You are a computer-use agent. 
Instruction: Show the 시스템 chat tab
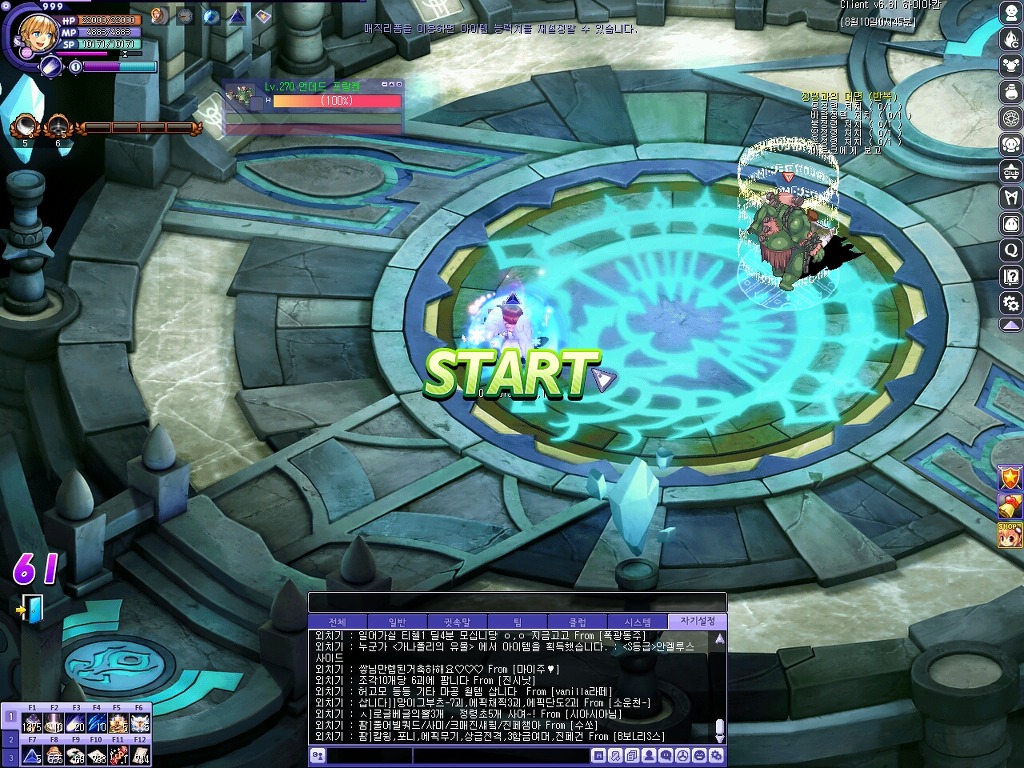tap(638, 621)
